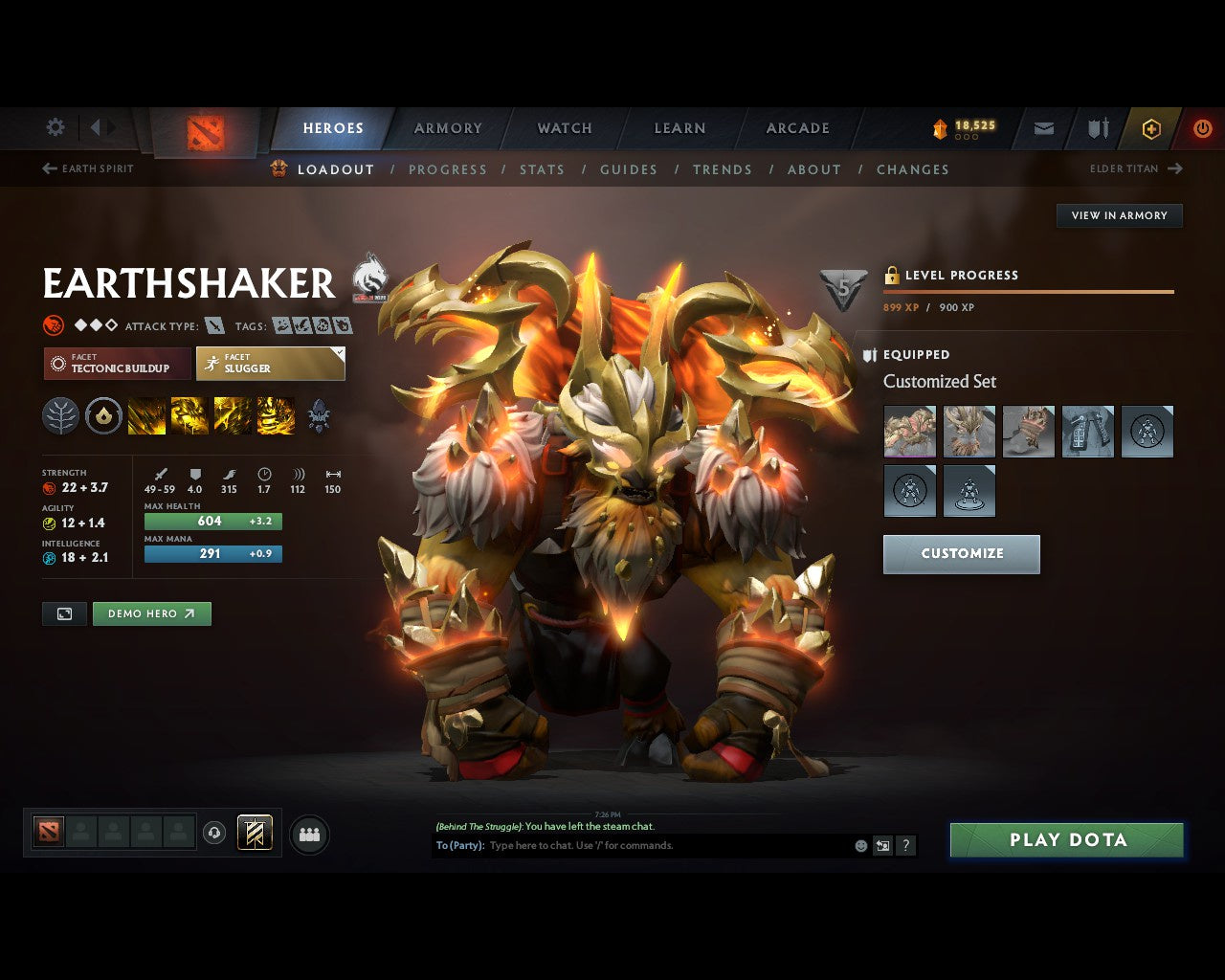Select Earthshaker's Fissure ability icon
This screenshot has width=1225, height=980.
[146, 415]
